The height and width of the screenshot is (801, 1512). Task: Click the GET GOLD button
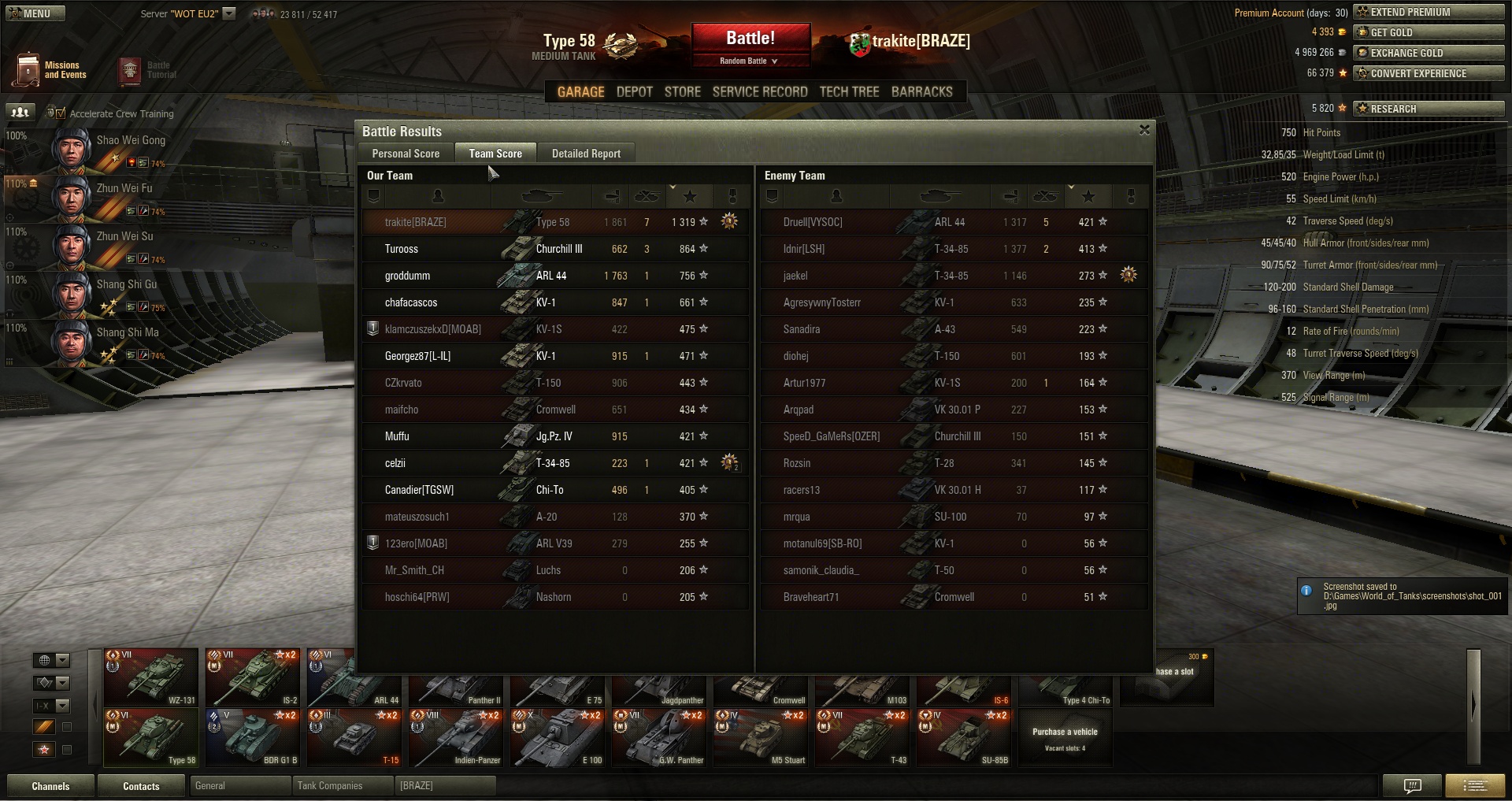point(1428,32)
